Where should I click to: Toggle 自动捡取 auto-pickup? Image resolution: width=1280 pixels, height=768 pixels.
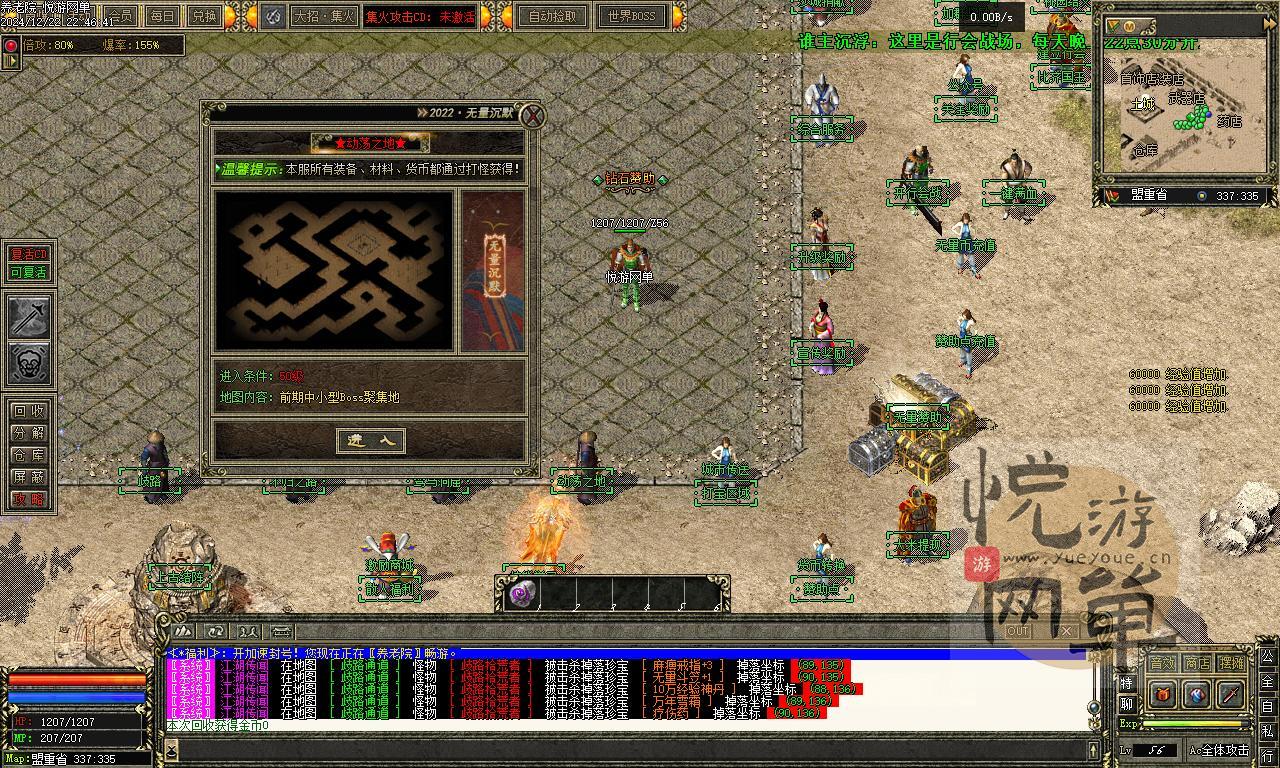pos(553,16)
